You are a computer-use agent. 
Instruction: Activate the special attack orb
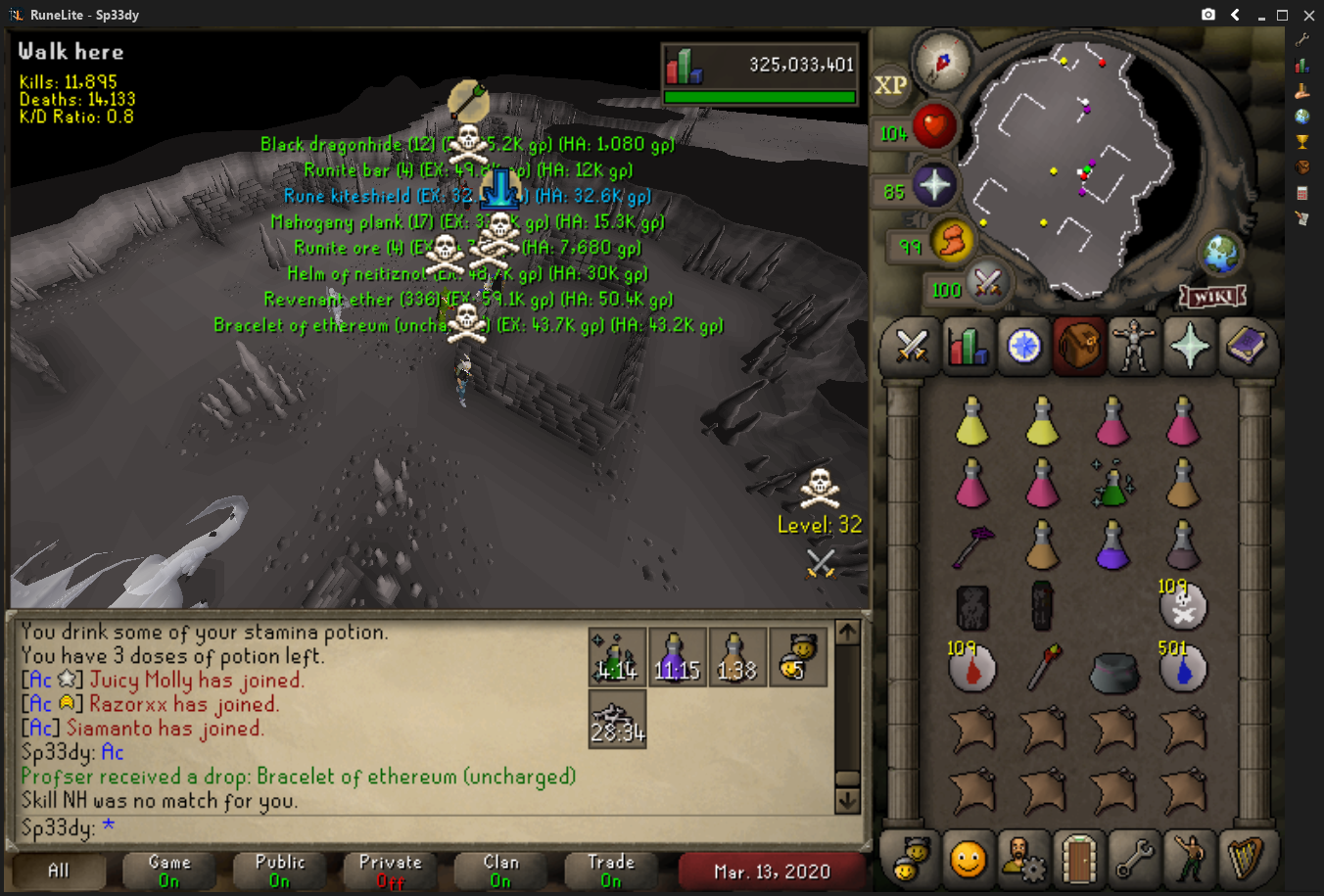987,284
